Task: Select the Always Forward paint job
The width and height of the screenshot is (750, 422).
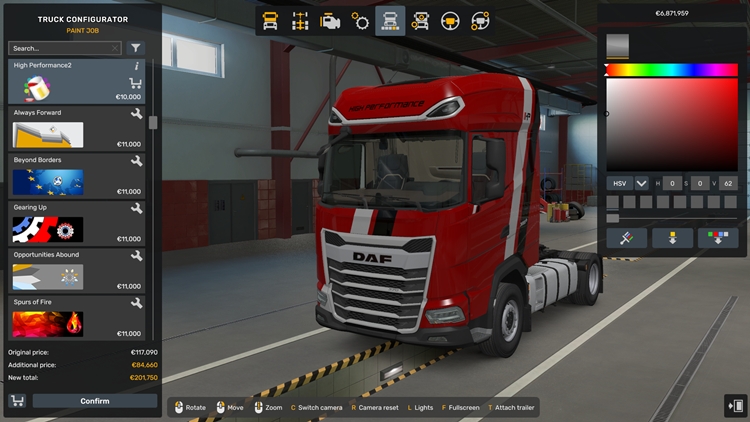Action: [x=76, y=128]
